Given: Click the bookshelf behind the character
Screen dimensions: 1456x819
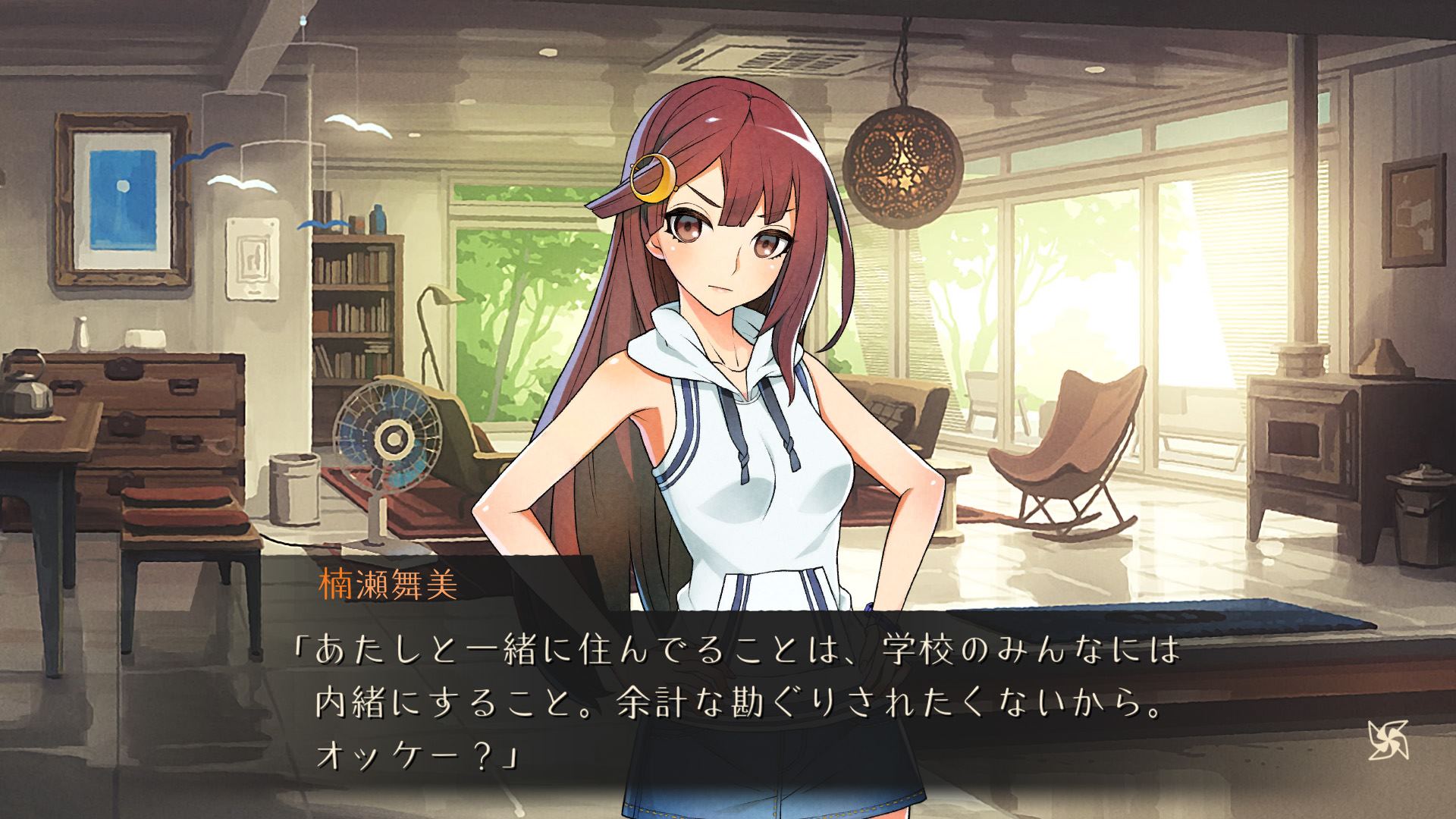Looking at the screenshot, I should click(353, 303).
